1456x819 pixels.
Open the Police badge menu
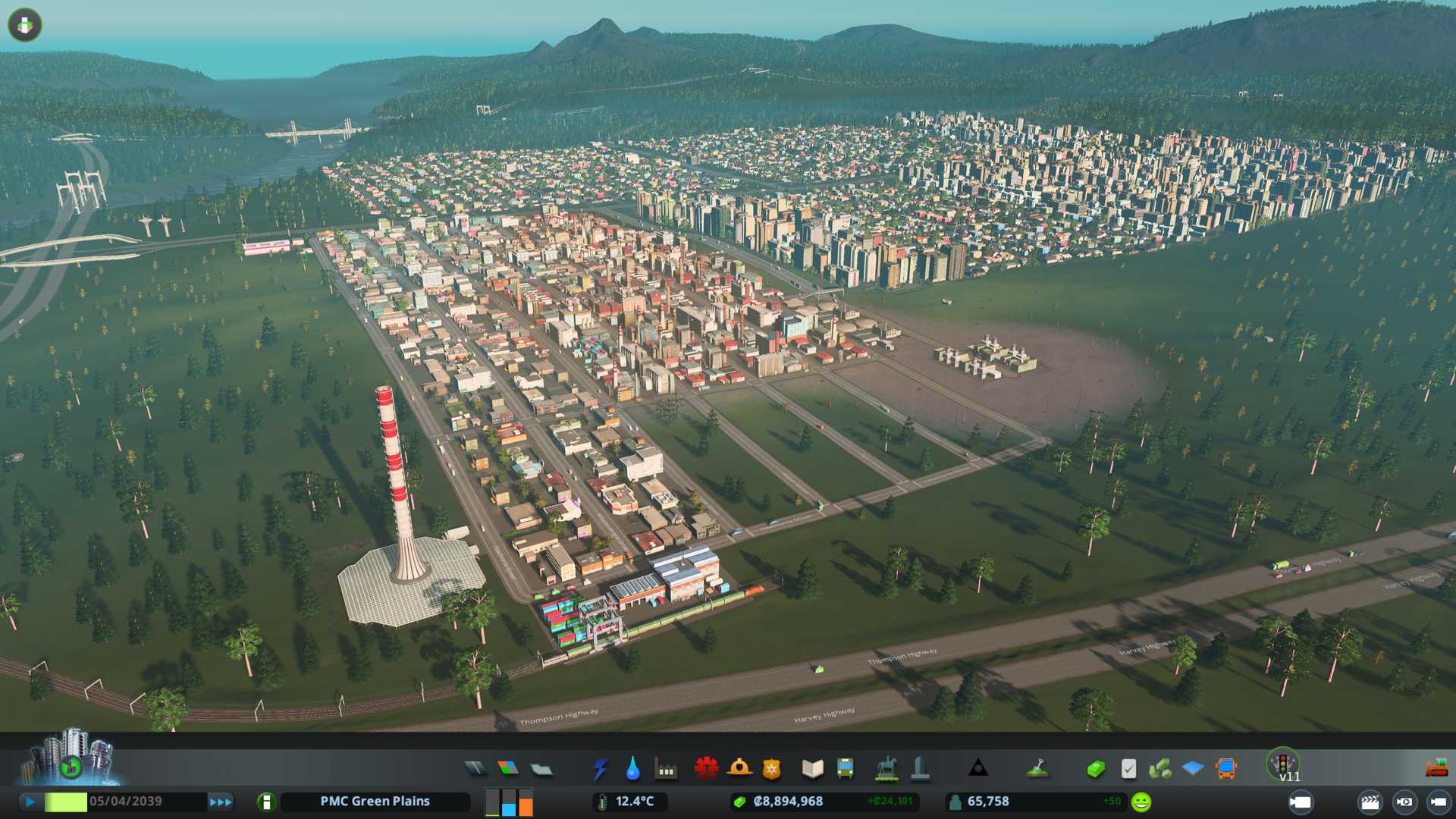click(x=771, y=769)
